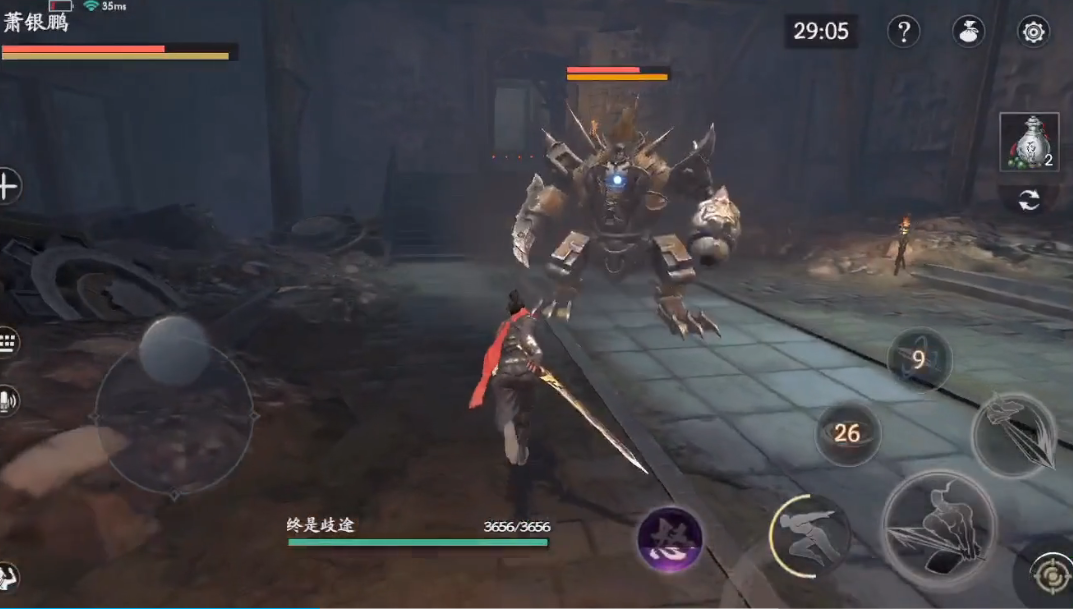
Task: Tap the circular arrows swap button
Action: point(1028,200)
